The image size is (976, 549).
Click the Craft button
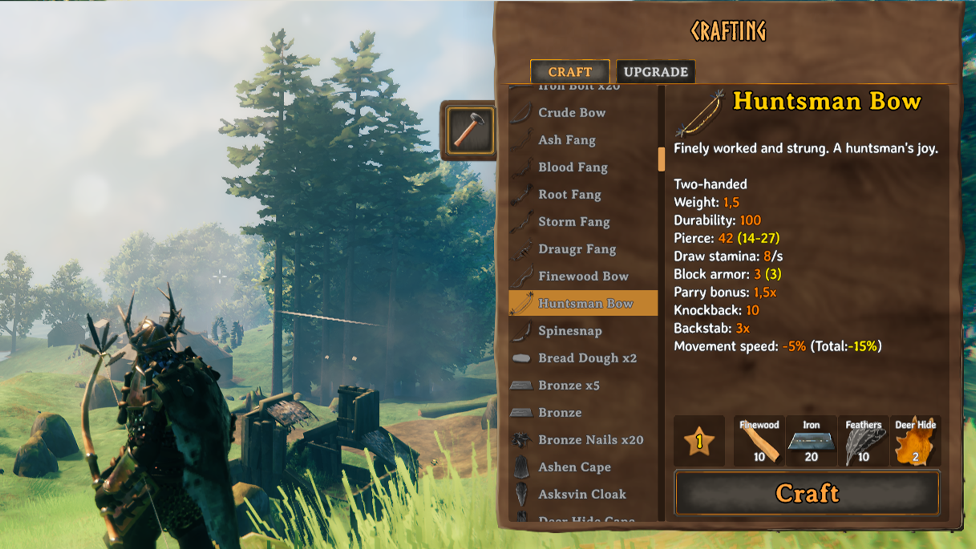(807, 494)
